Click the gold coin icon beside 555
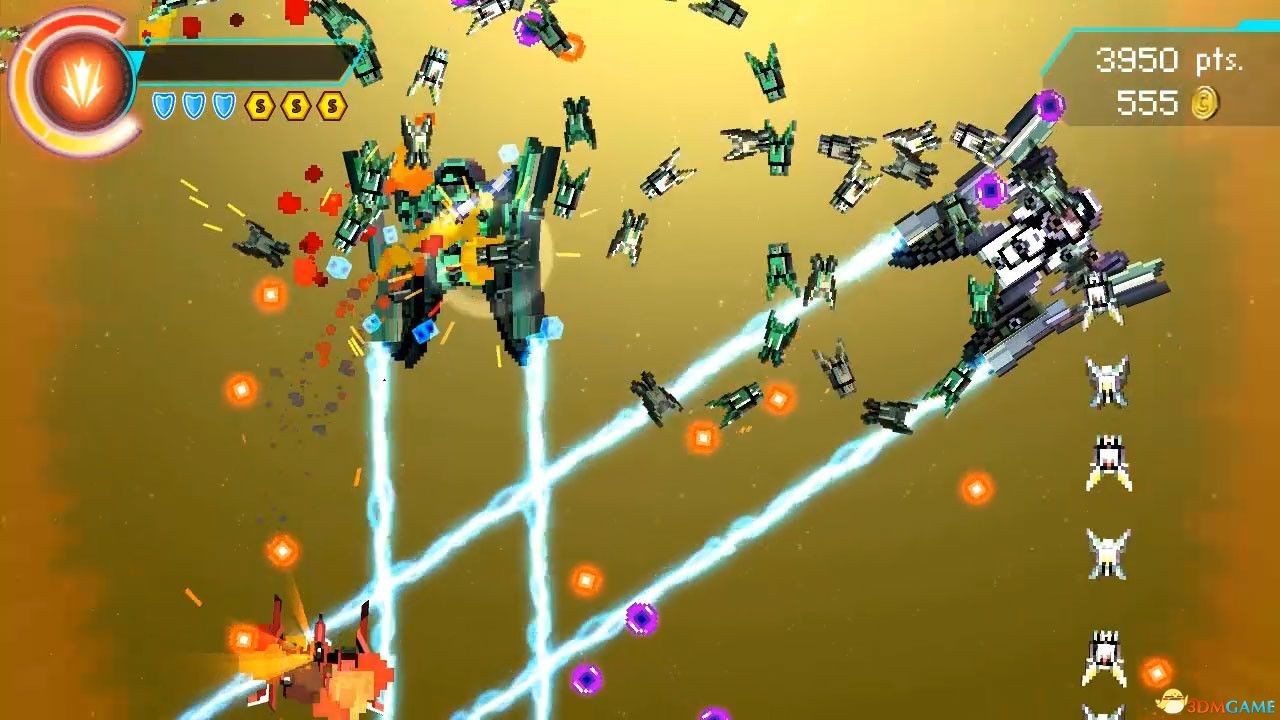This screenshot has width=1280, height=720. click(1204, 102)
